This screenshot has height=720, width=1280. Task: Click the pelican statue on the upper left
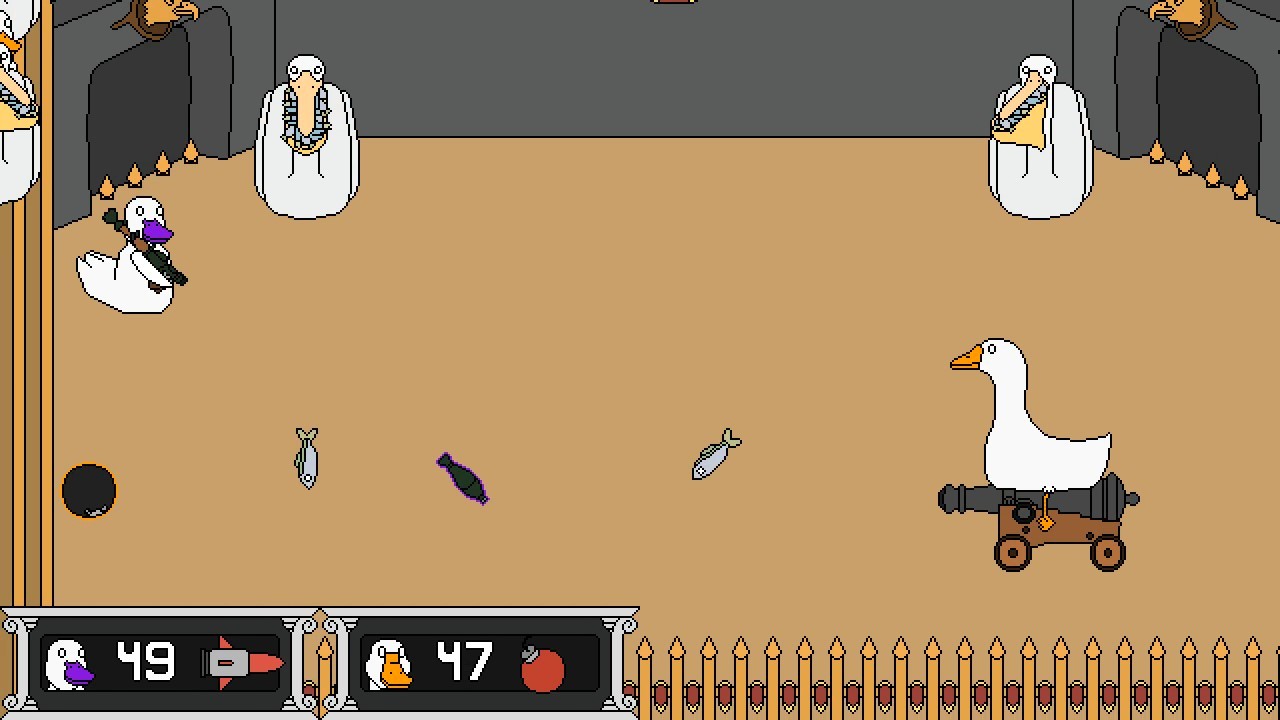[306, 130]
